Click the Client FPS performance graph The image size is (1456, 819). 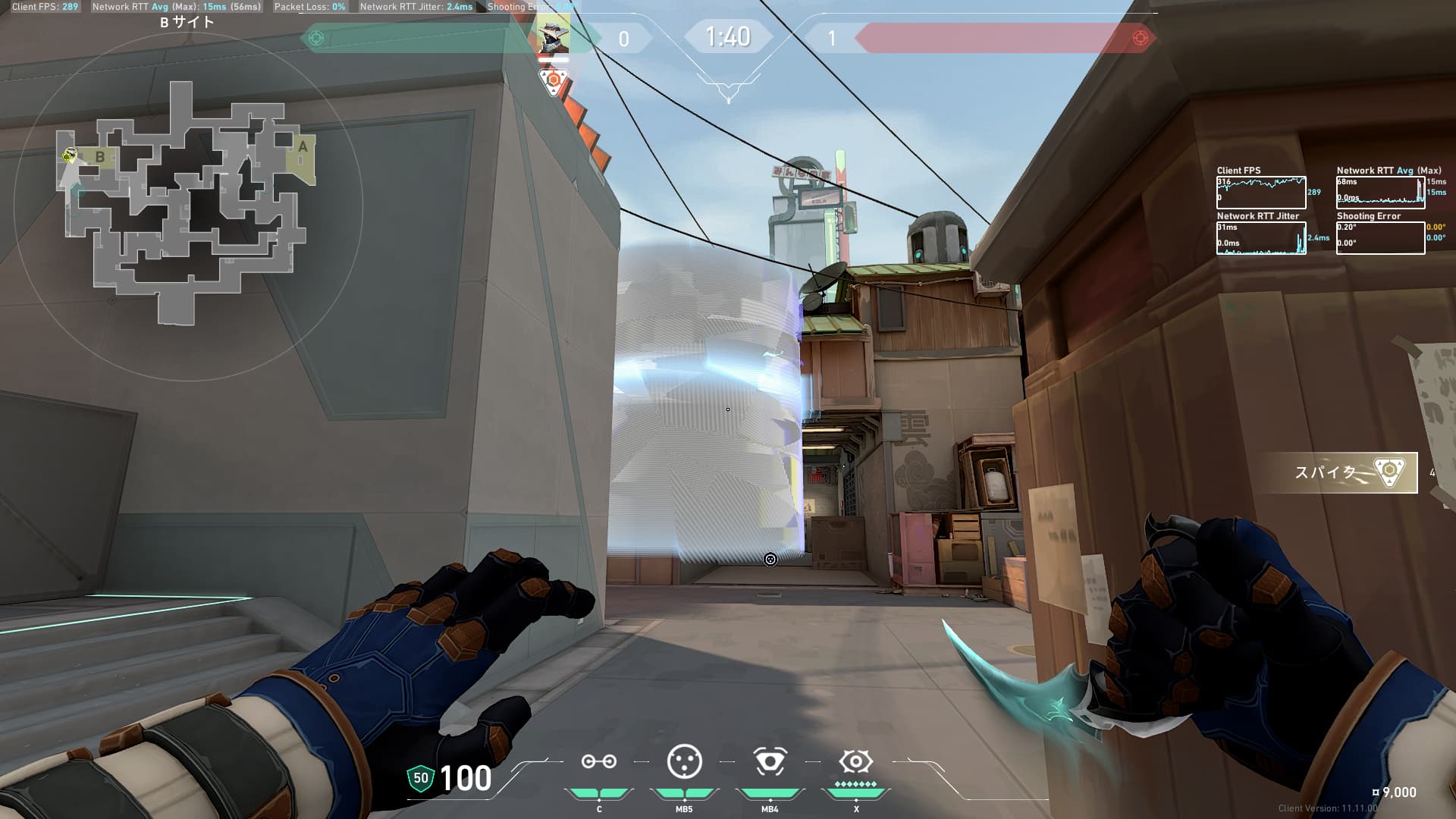click(x=1261, y=193)
